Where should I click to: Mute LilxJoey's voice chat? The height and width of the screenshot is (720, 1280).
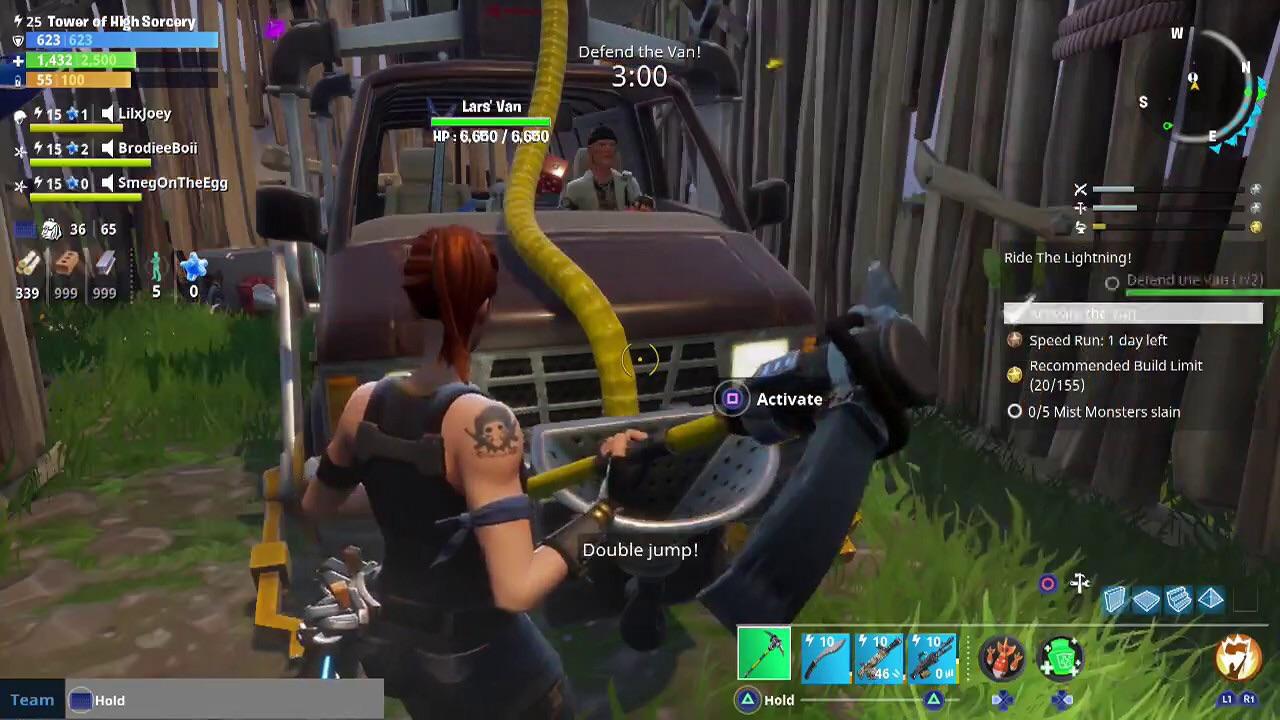tap(109, 113)
